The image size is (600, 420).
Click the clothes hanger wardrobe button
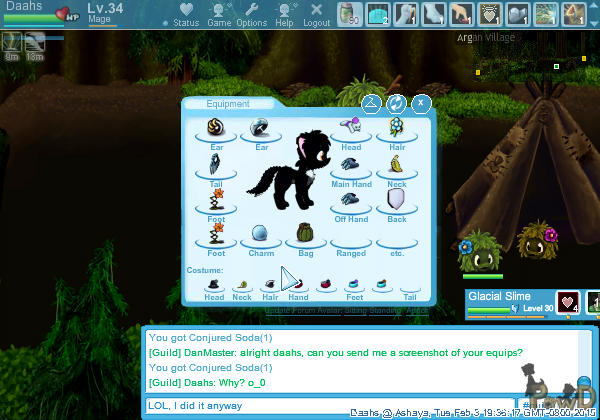pyautogui.click(x=371, y=102)
